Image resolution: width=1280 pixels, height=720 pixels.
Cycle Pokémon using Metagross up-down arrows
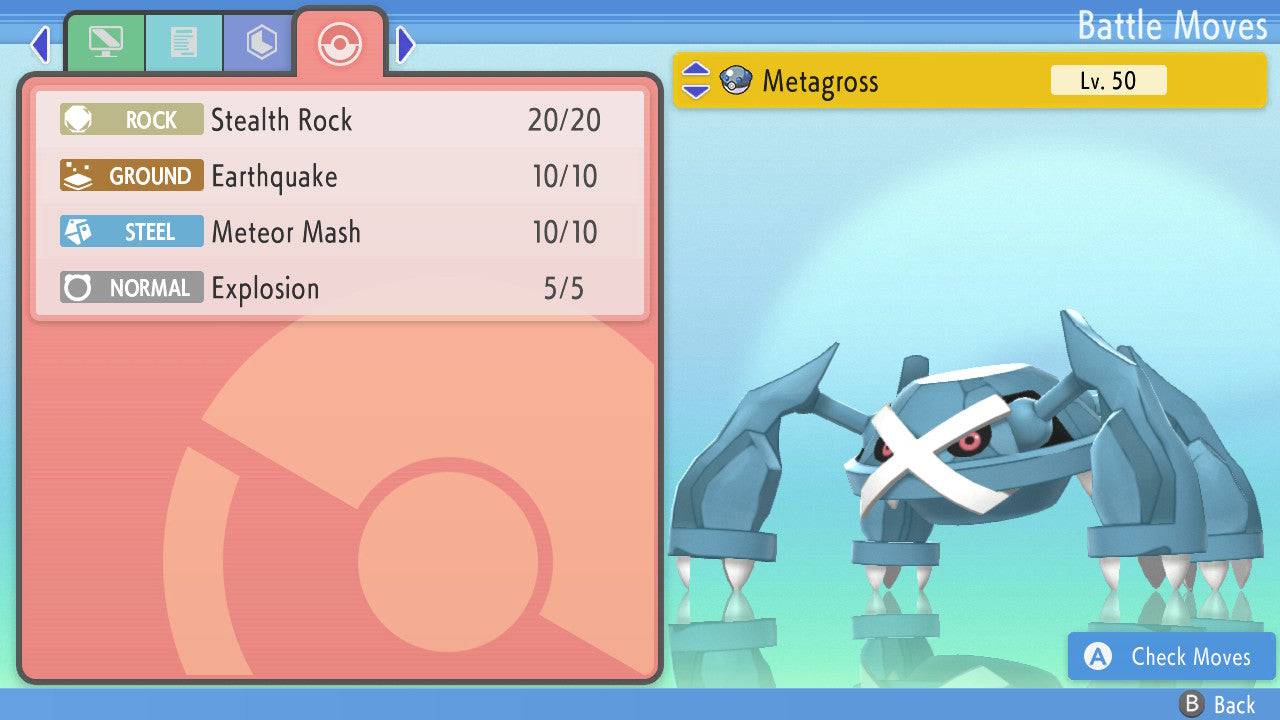pyautogui.click(x=696, y=81)
